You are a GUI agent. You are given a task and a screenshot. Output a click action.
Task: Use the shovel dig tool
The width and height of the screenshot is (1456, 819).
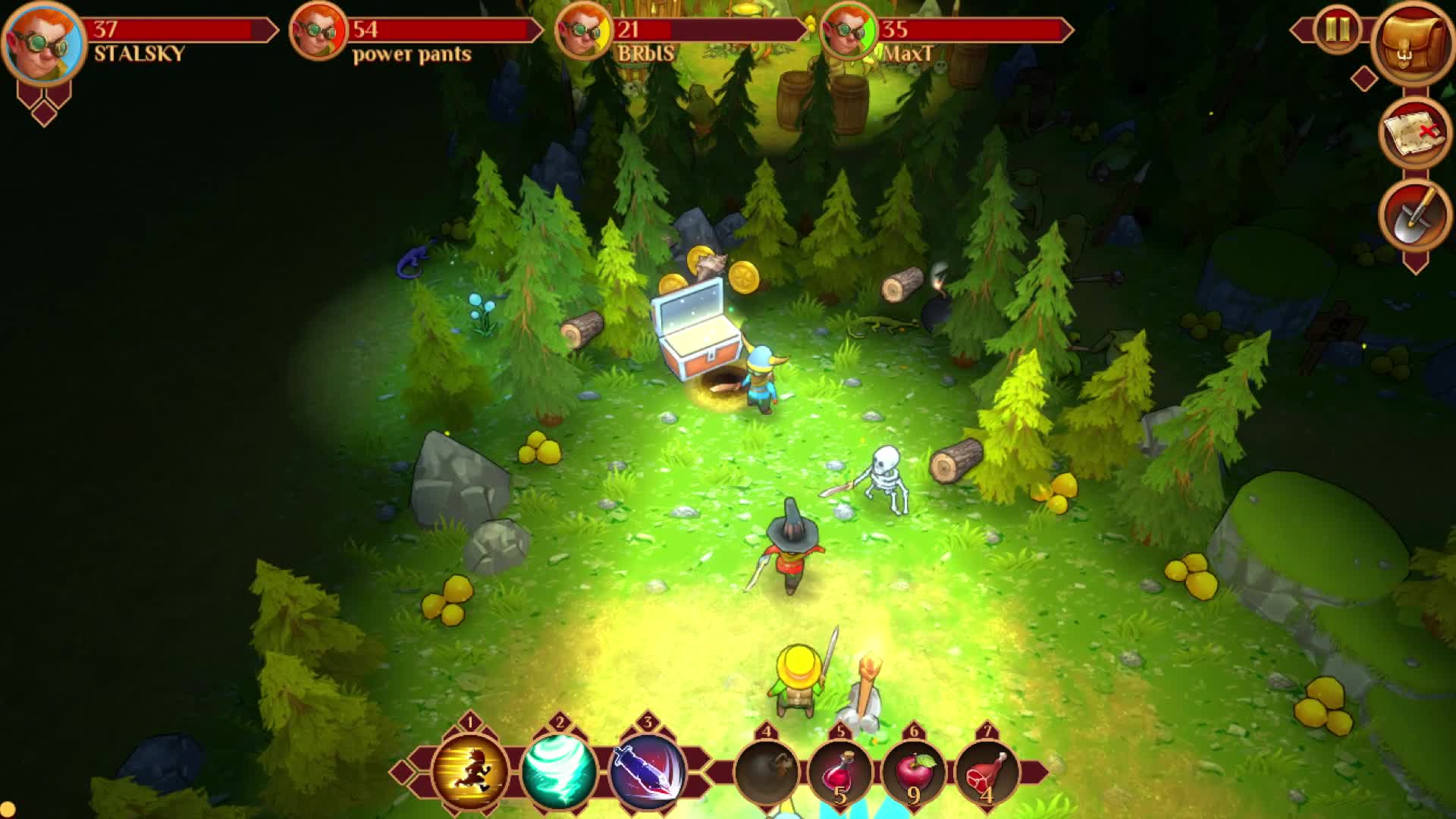coord(1413,217)
